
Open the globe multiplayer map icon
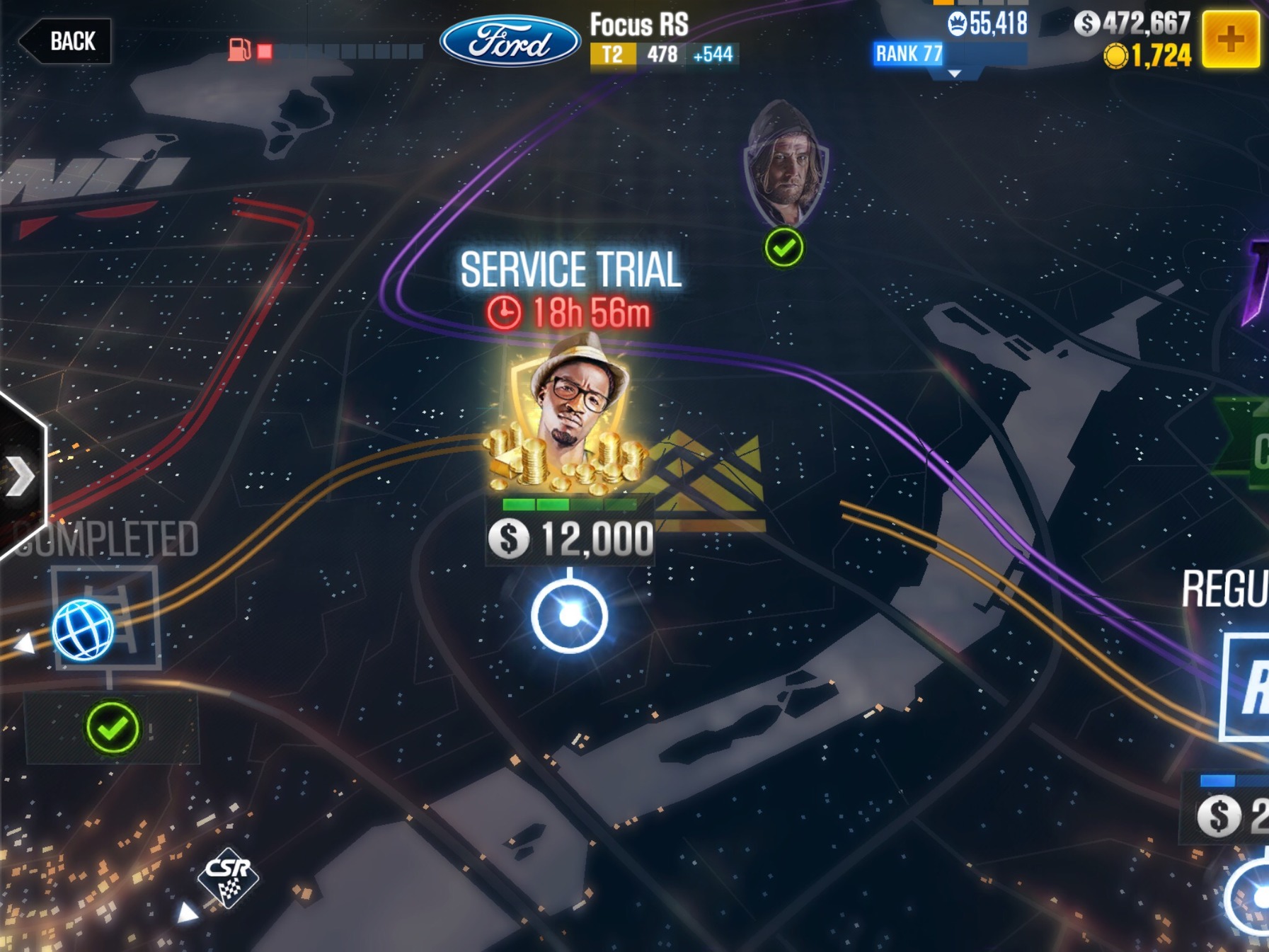pyautogui.click(x=83, y=629)
